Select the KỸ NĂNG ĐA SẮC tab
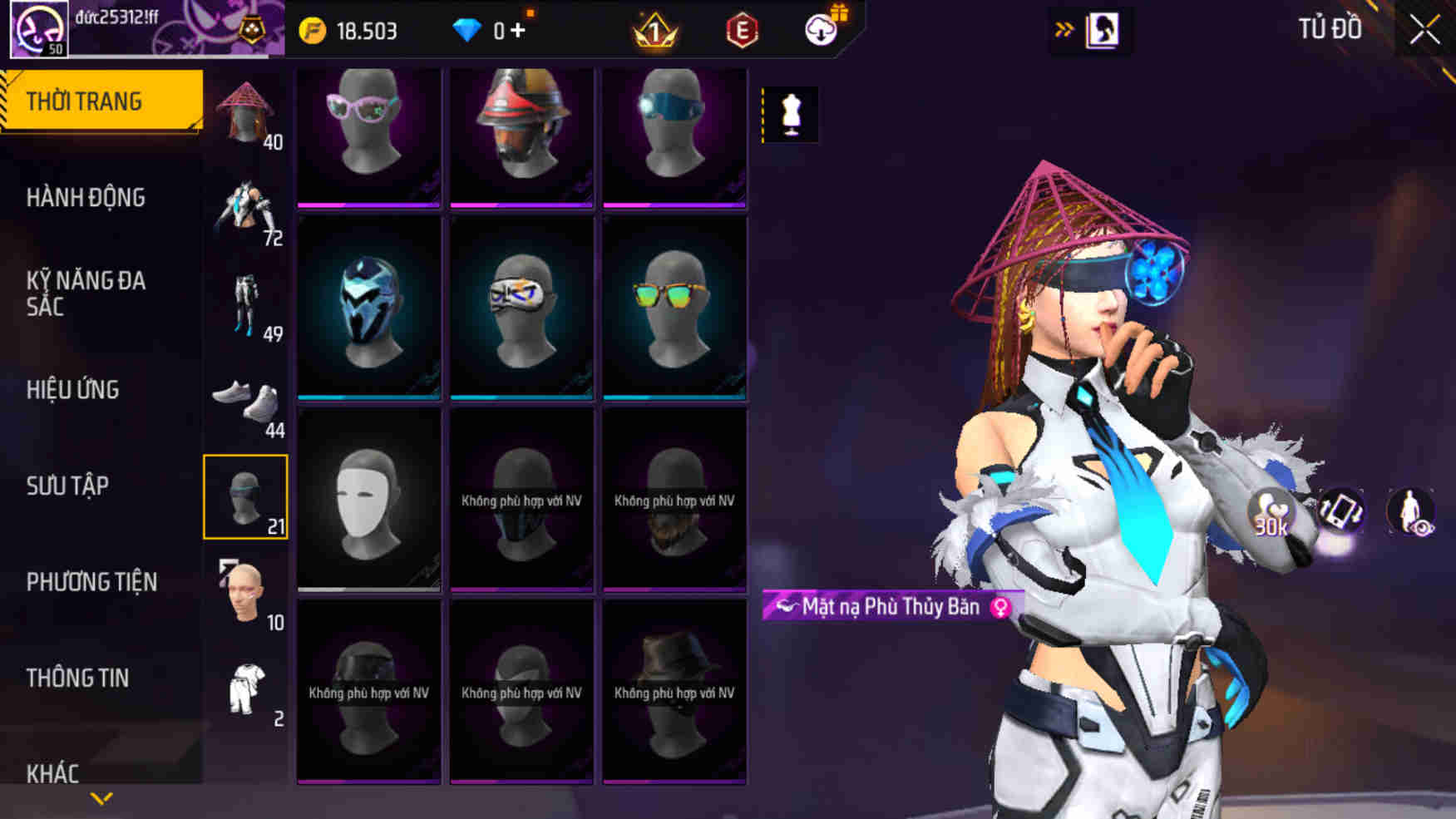1456x819 pixels. (86, 293)
